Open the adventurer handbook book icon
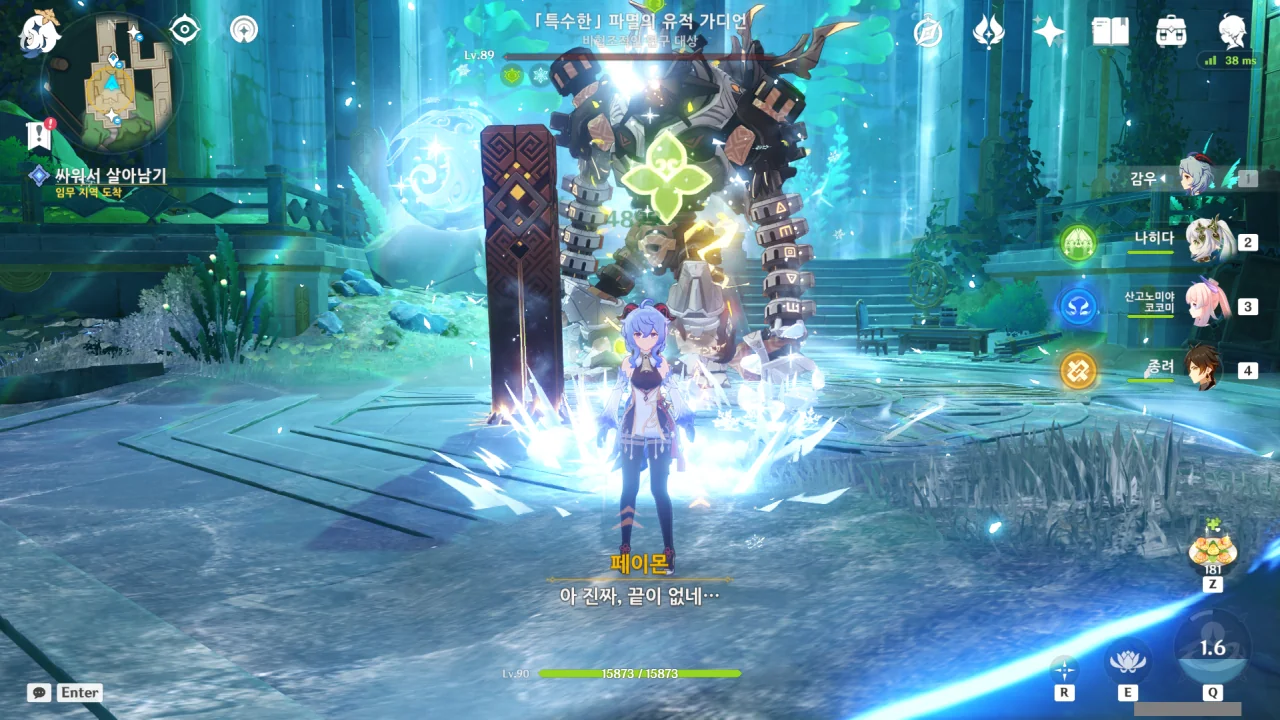Viewport: 1280px width, 720px height. click(x=1110, y=32)
